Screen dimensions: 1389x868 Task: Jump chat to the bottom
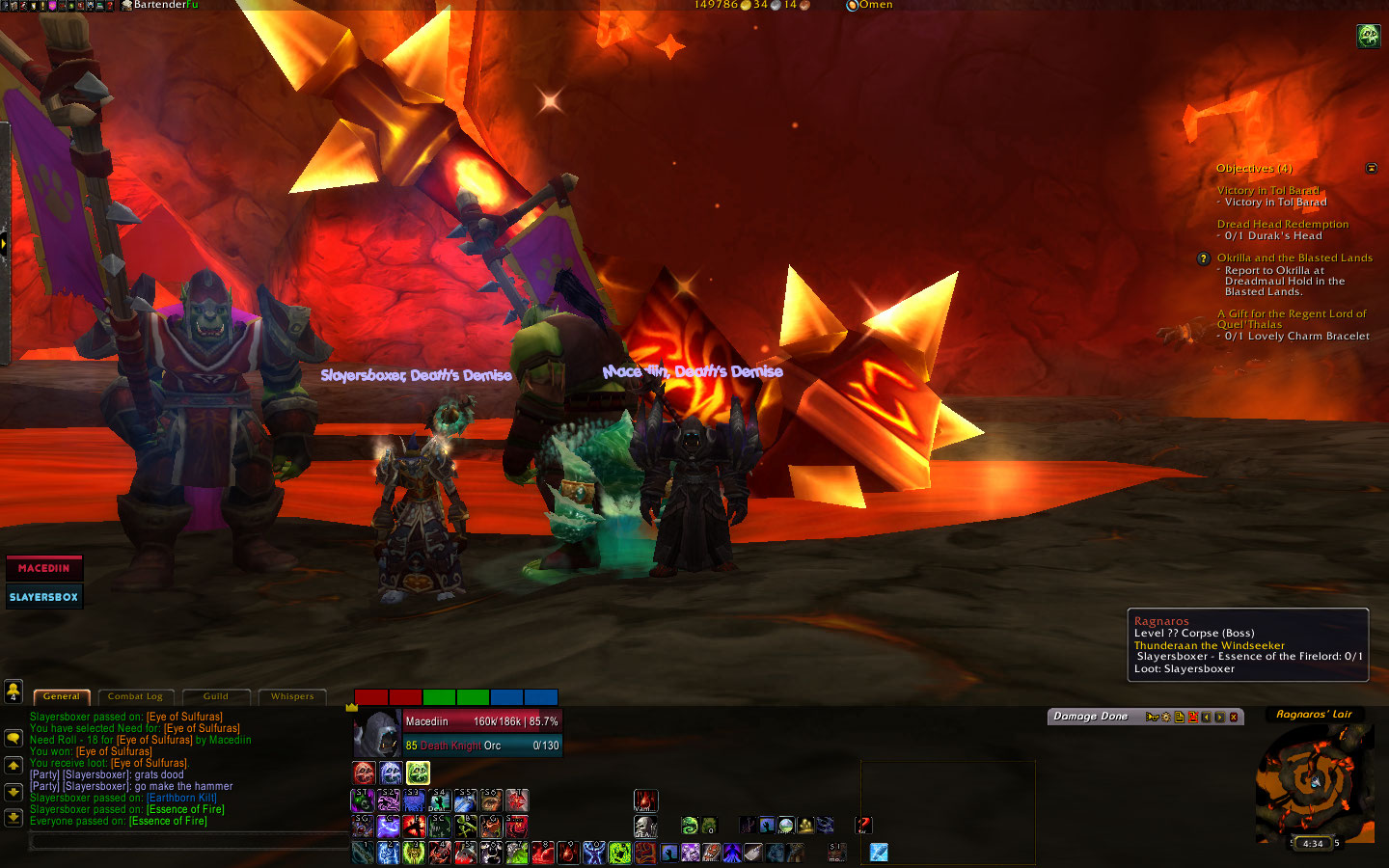14,818
